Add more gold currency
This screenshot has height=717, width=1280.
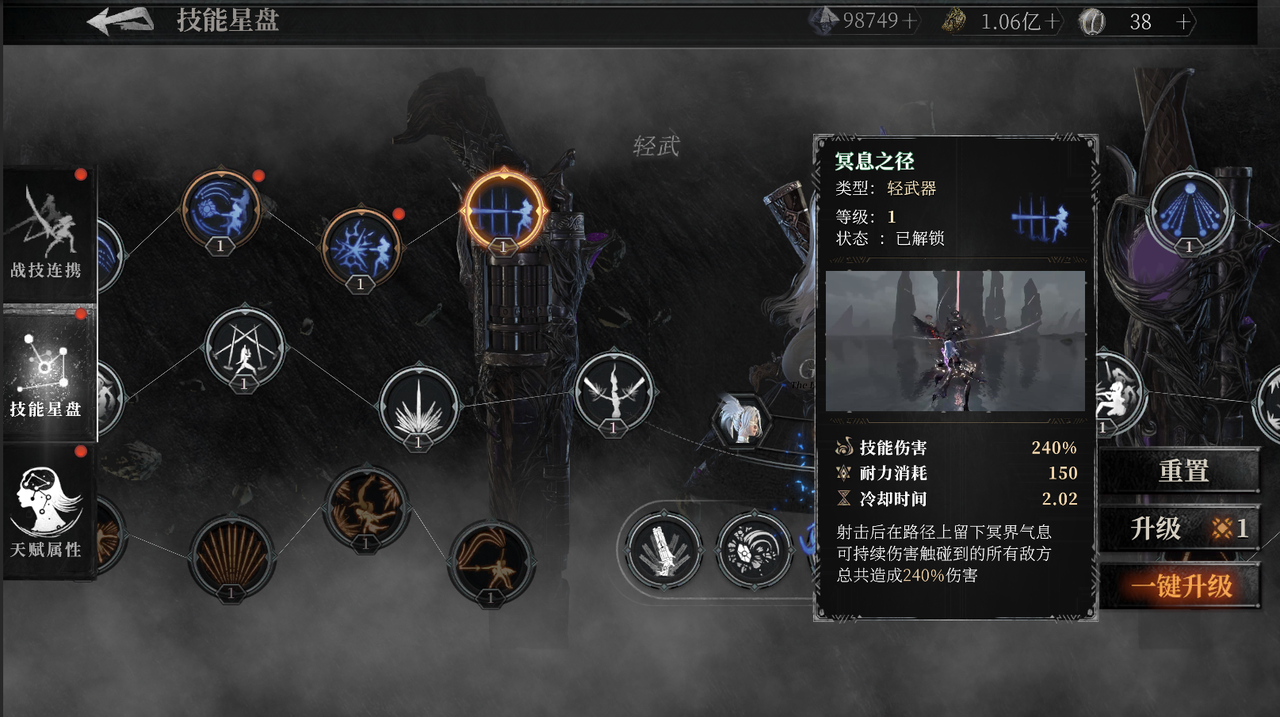1052,22
